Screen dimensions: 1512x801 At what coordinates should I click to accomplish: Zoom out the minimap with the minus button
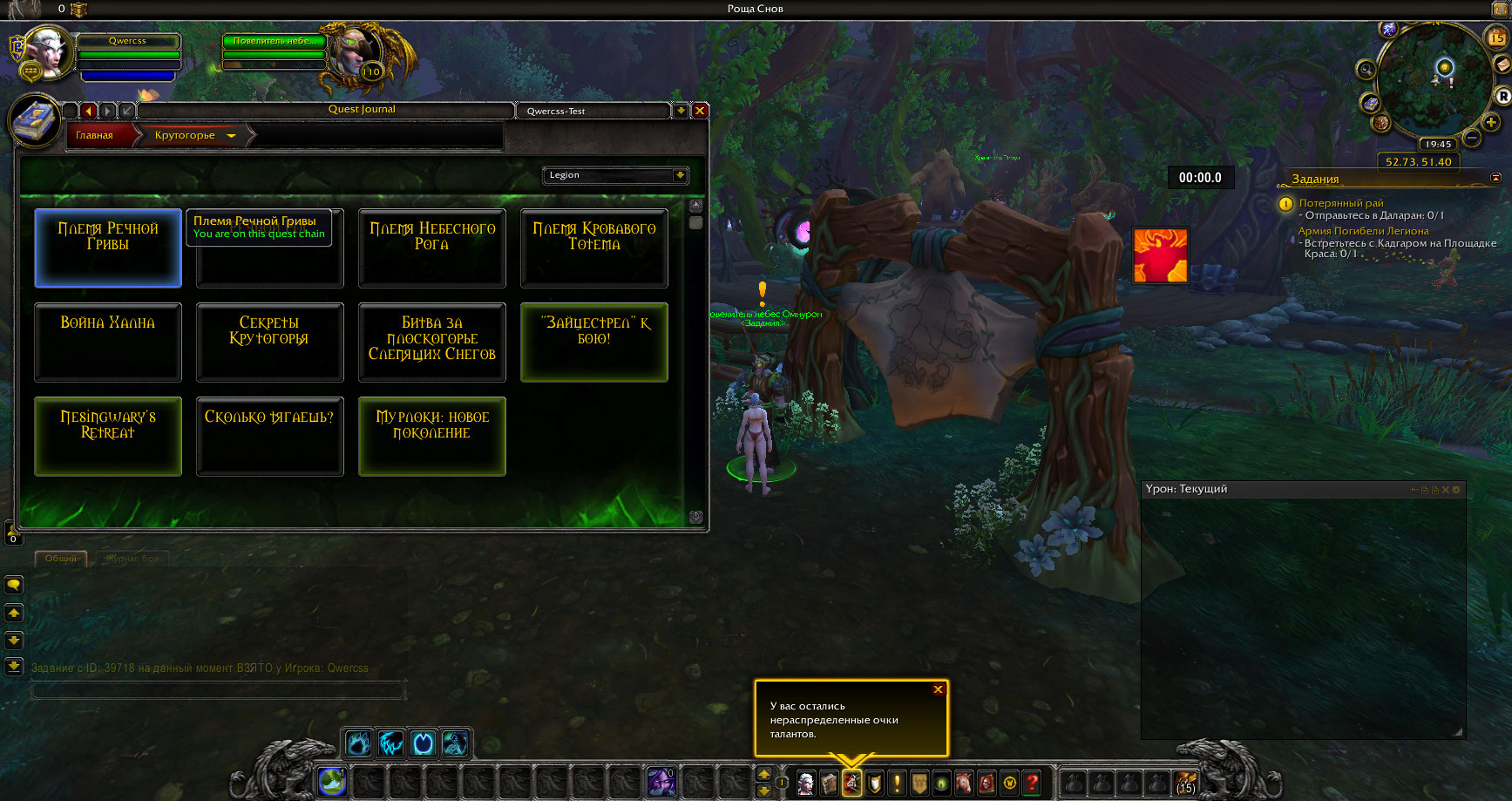pyautogui.click(x=1472, y=138)
